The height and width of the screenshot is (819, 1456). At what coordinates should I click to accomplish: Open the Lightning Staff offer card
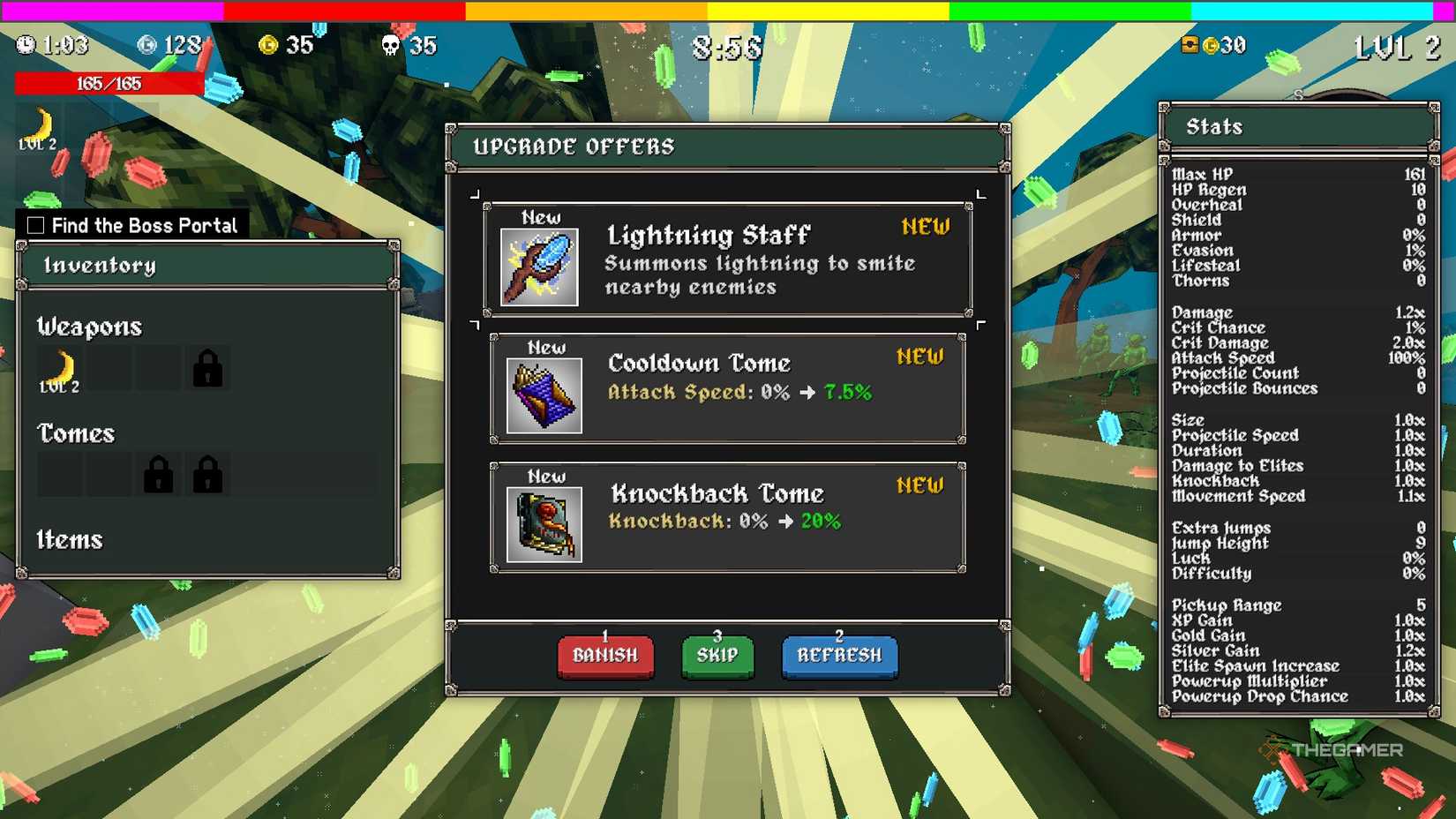pos(725,260)
